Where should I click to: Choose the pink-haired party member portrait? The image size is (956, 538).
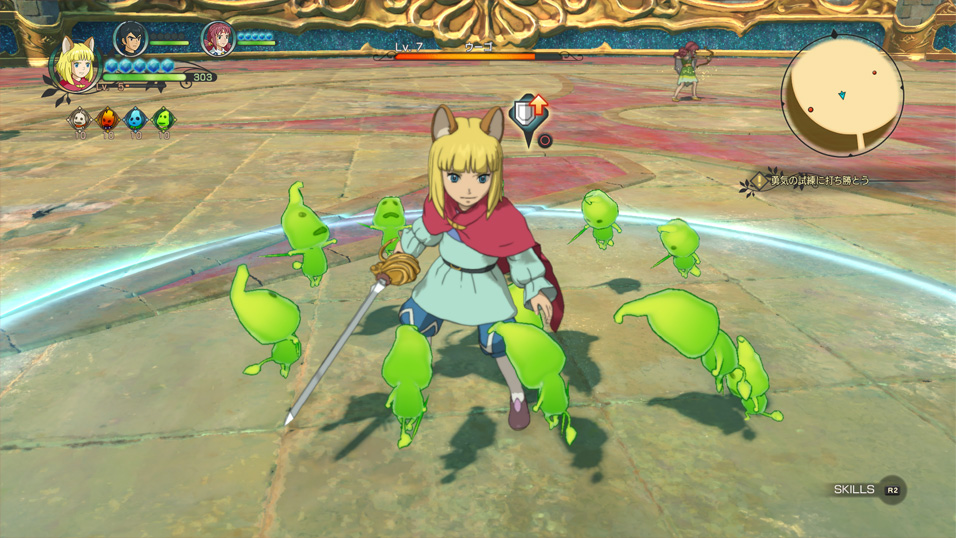click(x=217, y=39)
